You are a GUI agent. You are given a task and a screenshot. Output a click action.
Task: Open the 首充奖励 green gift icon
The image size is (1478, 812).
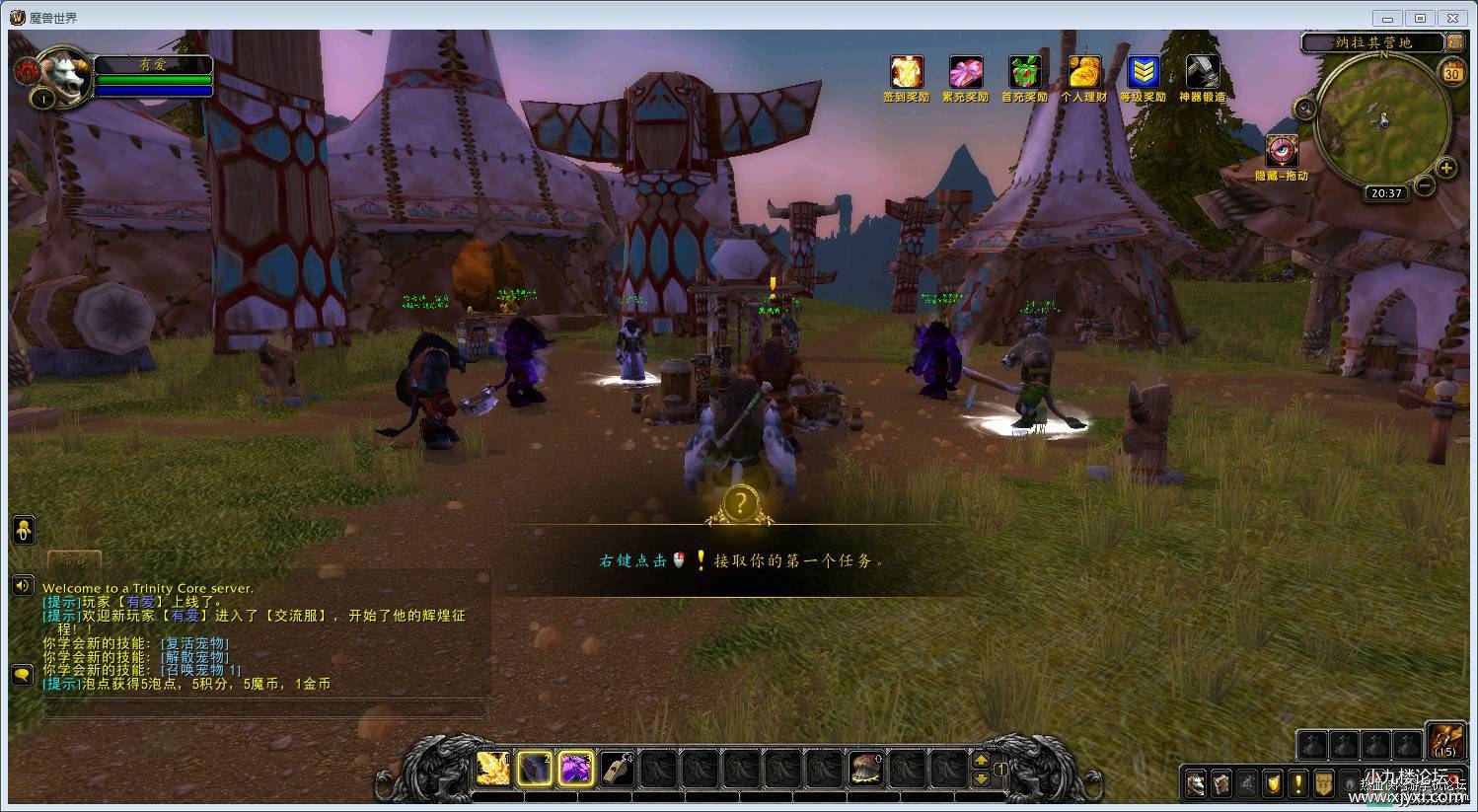pos(1024,73)
